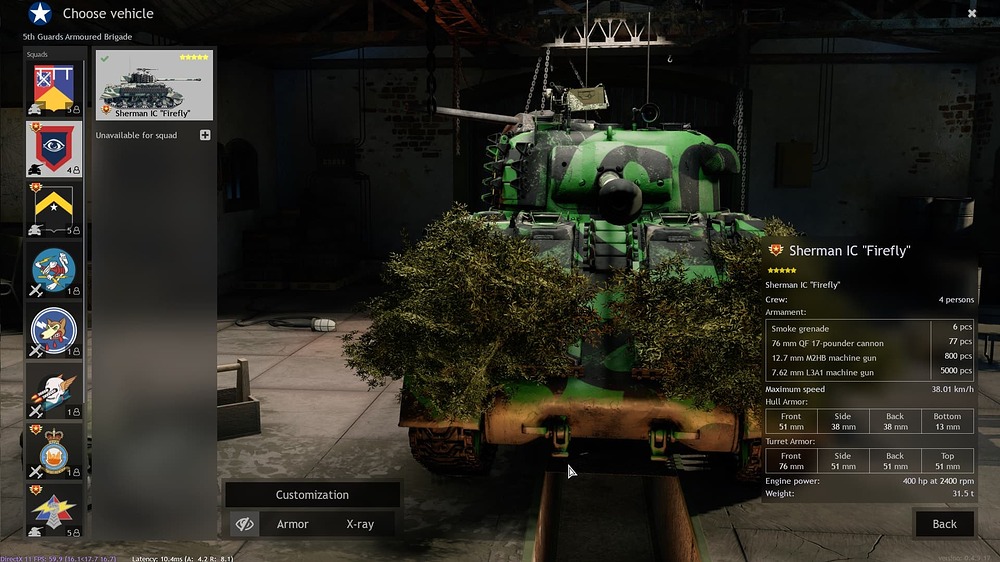Select the wolf head emblem squad
Viewport: 1000px width, 562px height.
tap(54, 330)
